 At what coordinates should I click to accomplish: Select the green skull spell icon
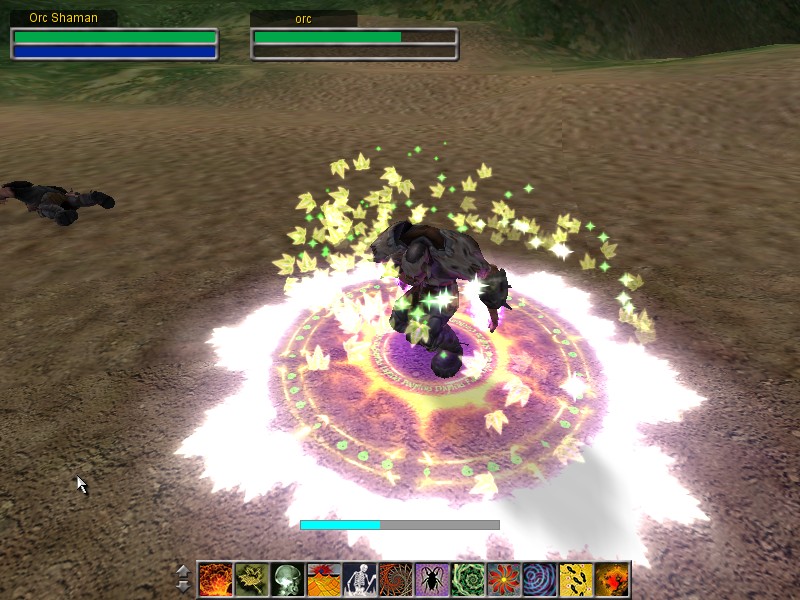[288, 579]
